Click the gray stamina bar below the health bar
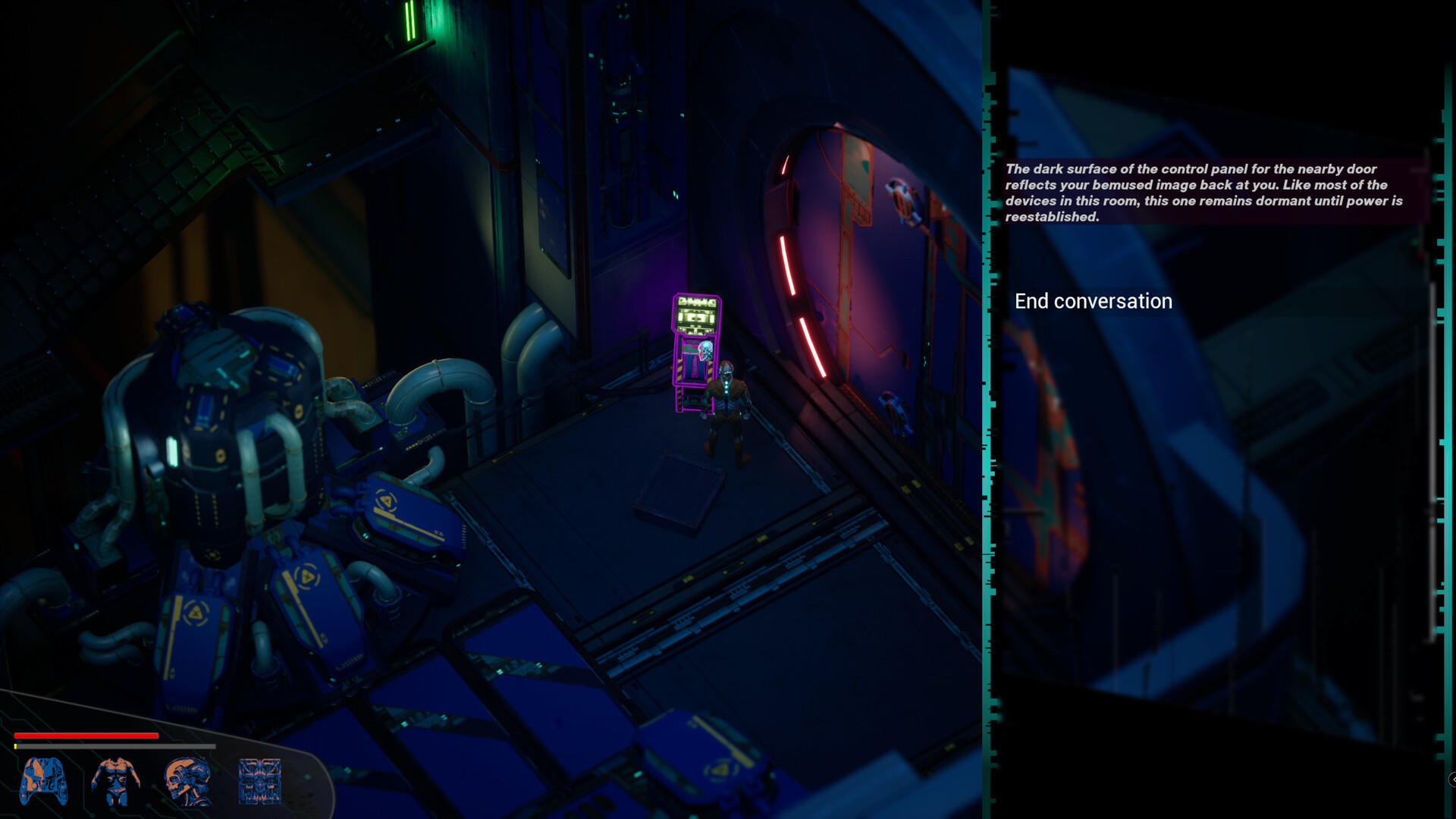 [x=114, y=746]
